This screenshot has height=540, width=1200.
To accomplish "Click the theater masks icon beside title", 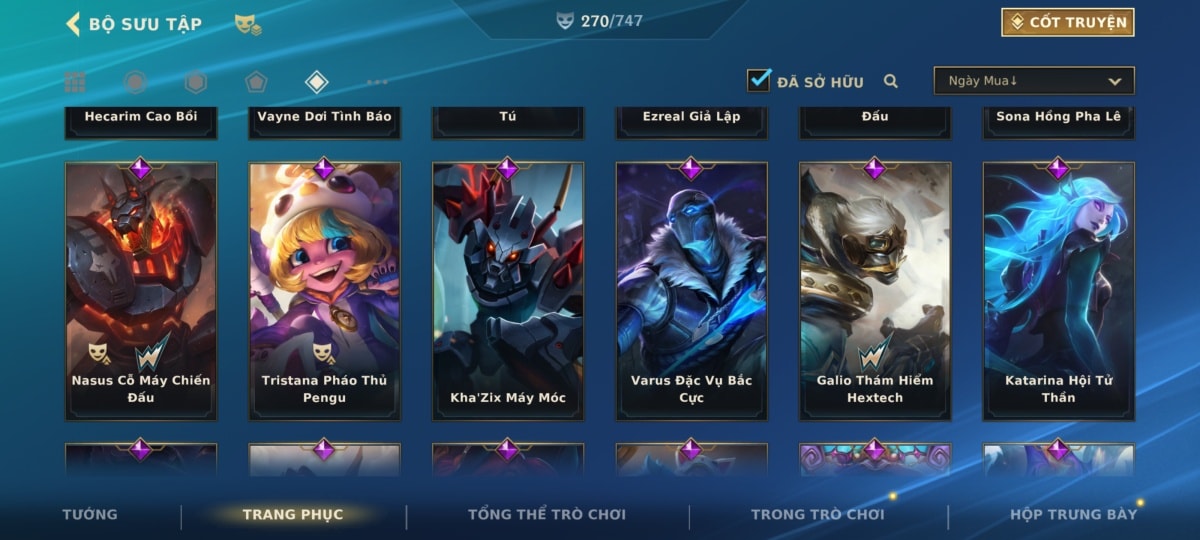I will [248, 24].
